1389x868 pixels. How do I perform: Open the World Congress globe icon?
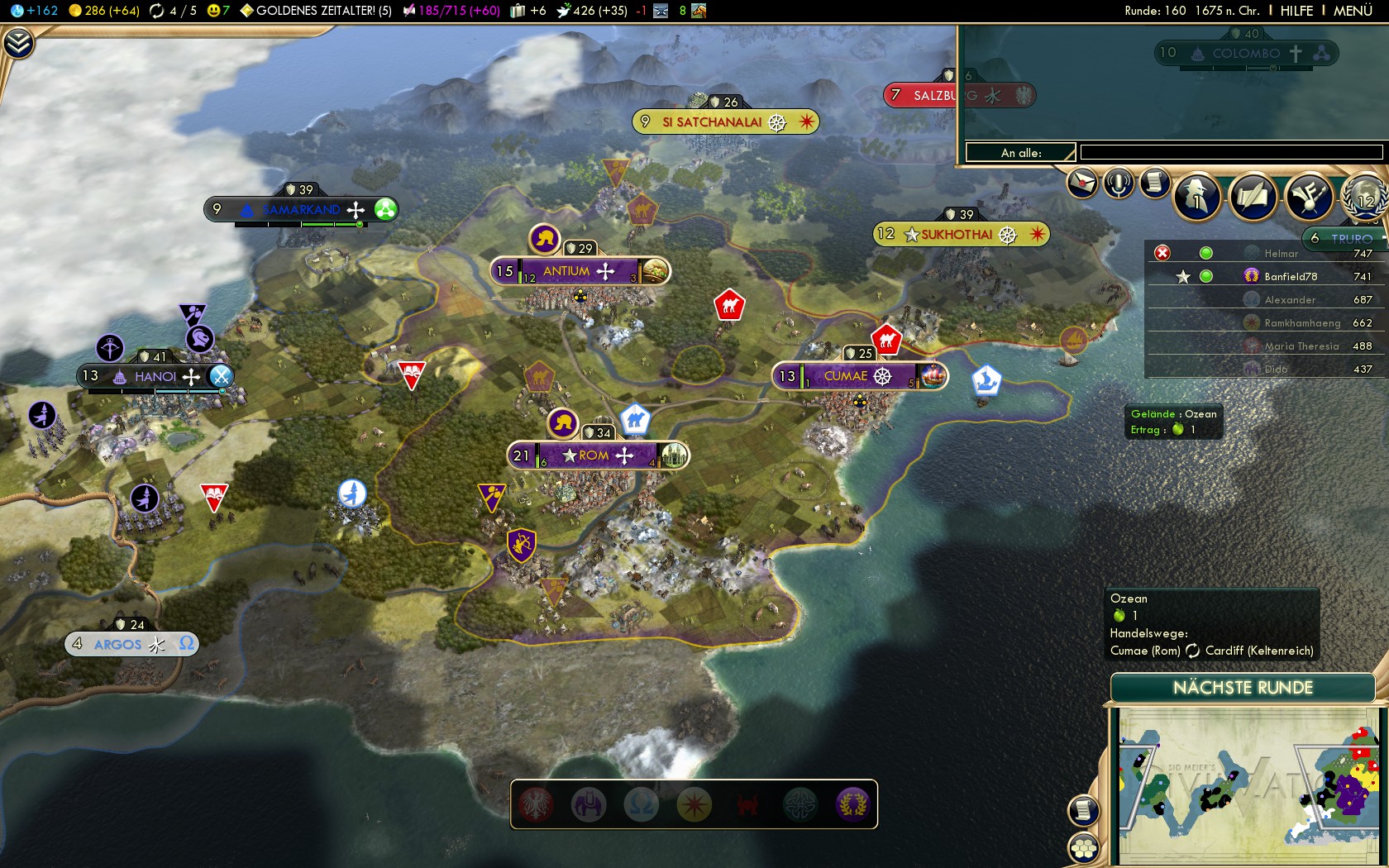point(1363,197)
